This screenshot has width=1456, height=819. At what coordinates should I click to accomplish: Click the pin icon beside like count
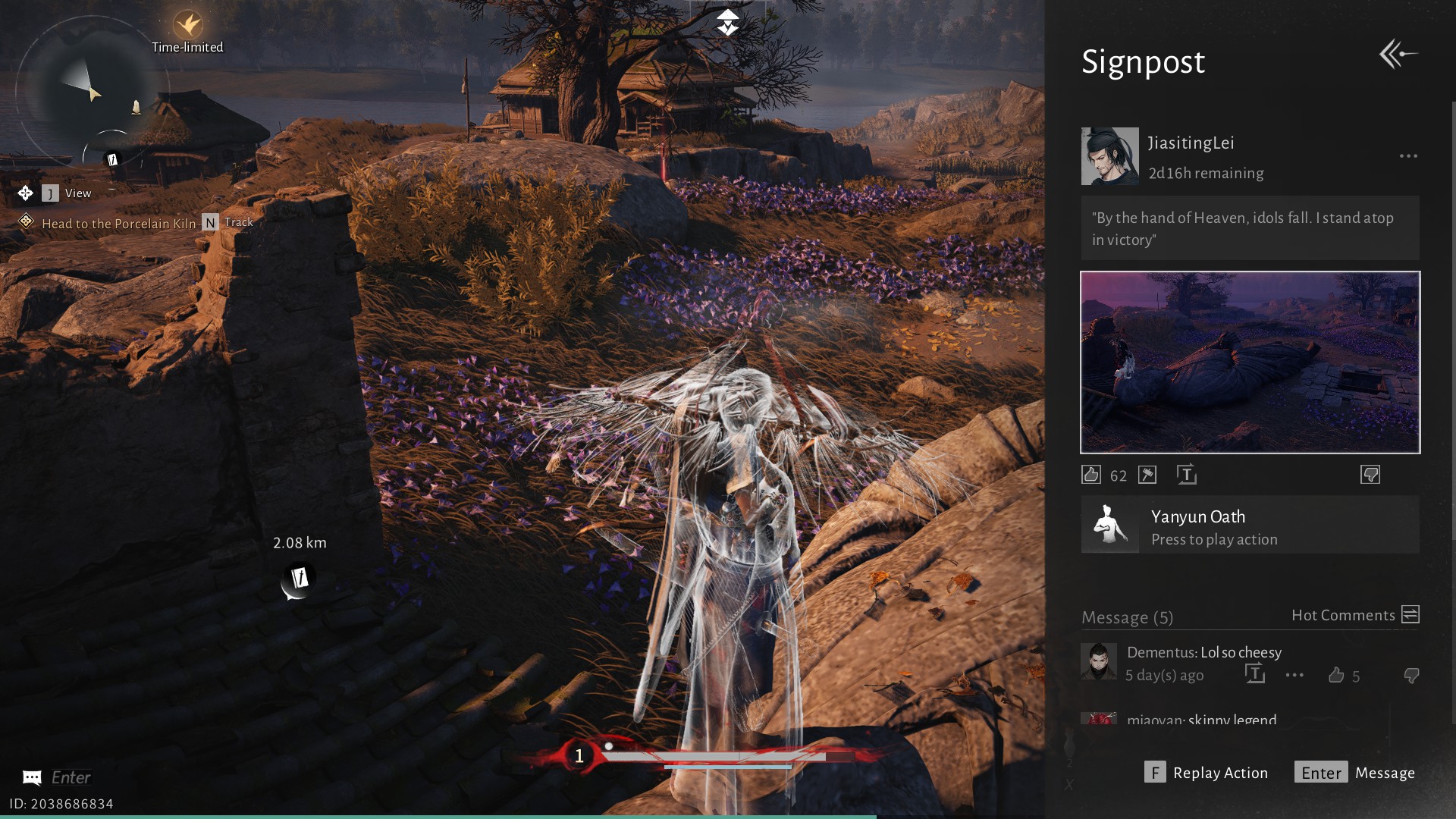[x=1147, y=475]
